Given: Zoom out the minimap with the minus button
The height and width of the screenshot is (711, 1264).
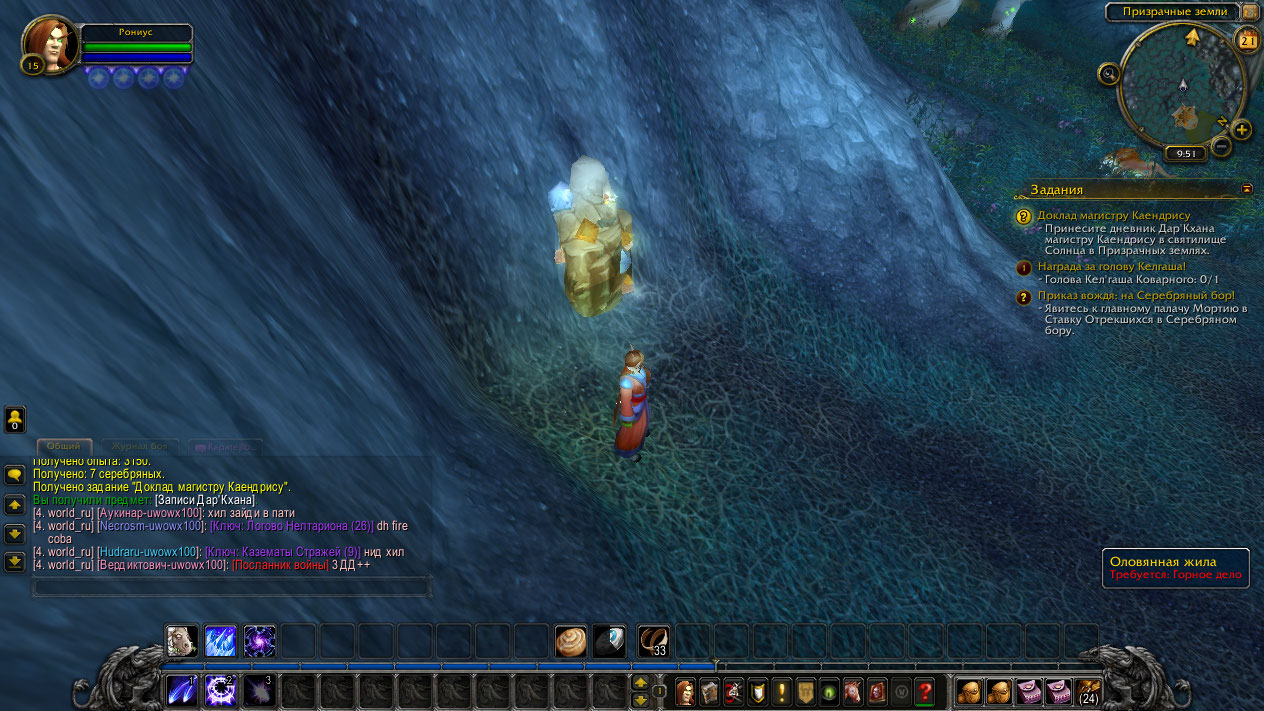Looking at the screenshot, I should [1221, 146].
